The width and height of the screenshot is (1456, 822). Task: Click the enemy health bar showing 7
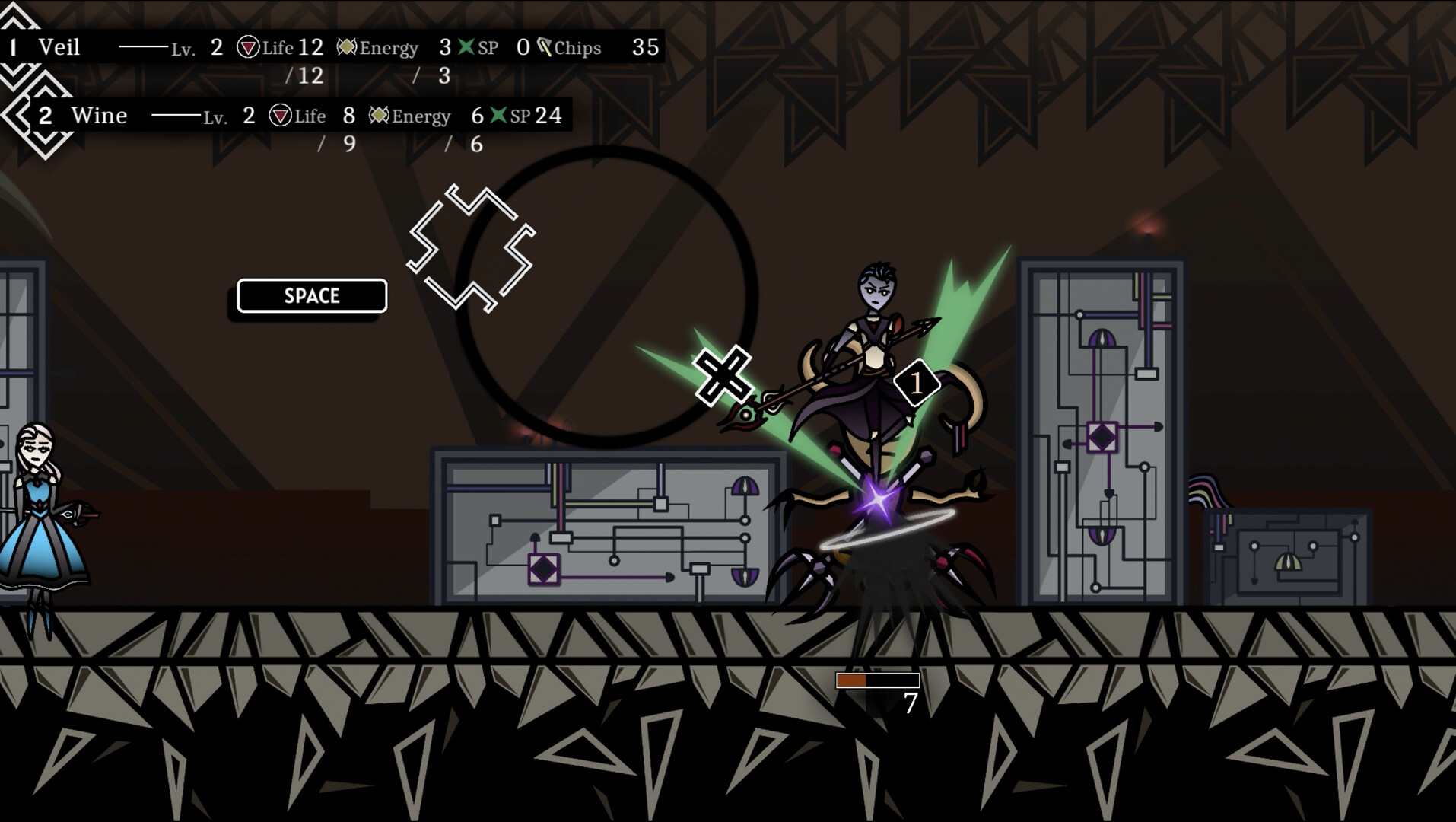(x=879, y=680)
